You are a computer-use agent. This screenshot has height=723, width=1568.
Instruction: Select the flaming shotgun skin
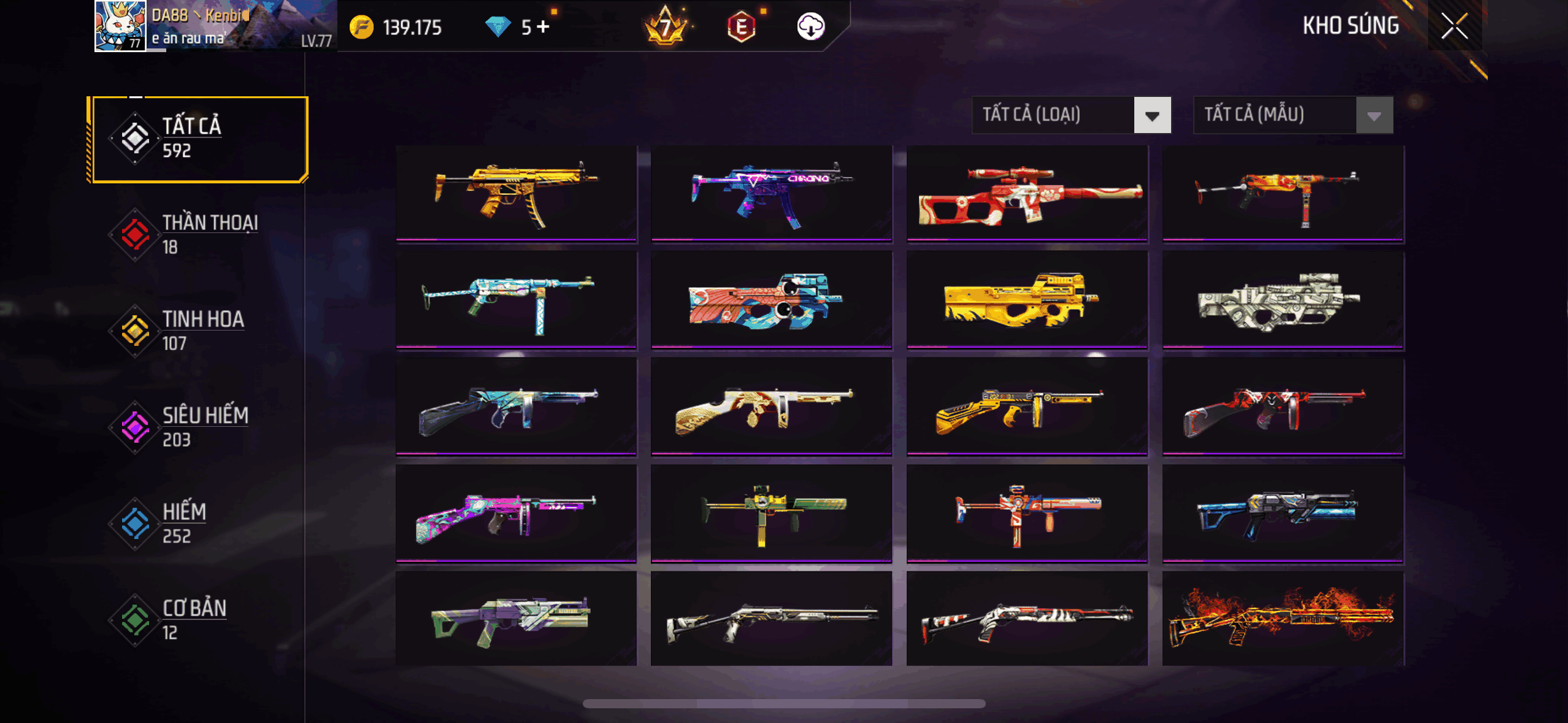[1283, 618]
